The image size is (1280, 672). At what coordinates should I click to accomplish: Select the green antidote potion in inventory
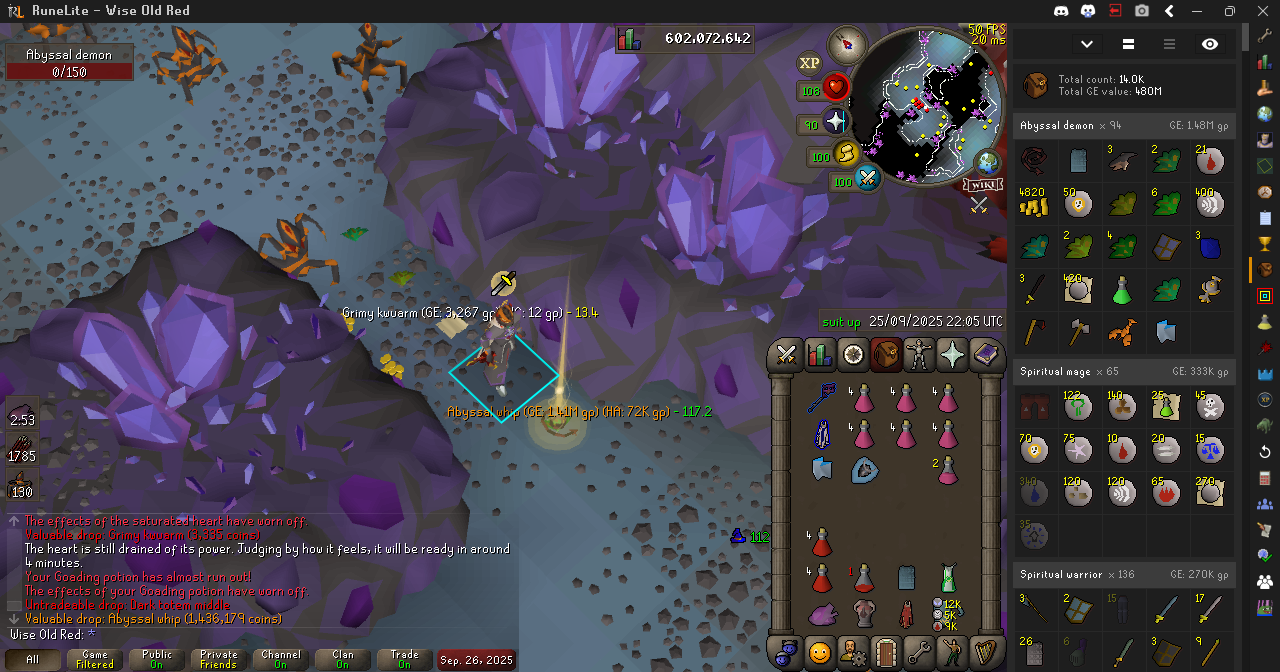948,577
